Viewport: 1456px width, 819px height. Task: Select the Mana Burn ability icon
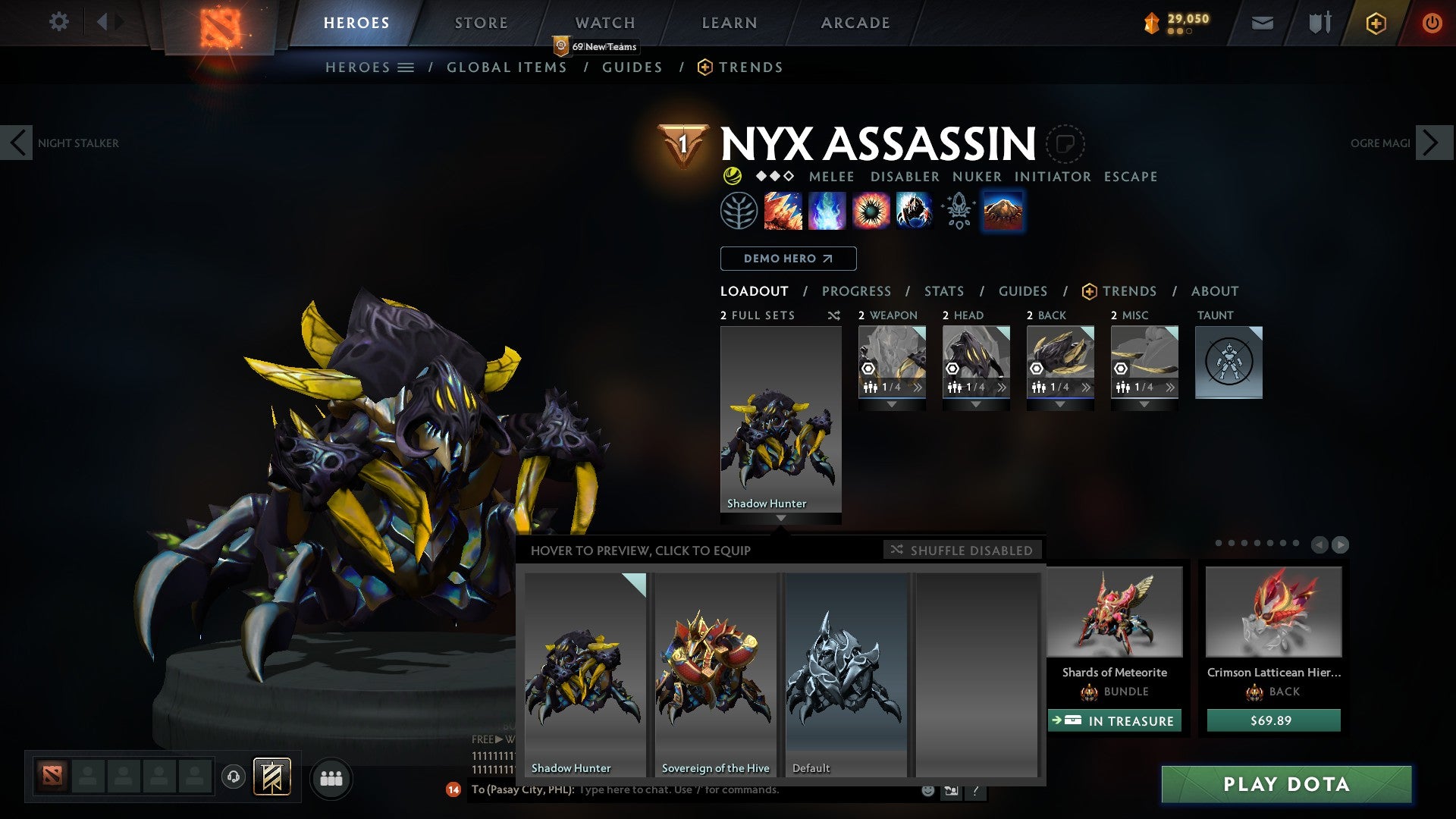[826, 210]
